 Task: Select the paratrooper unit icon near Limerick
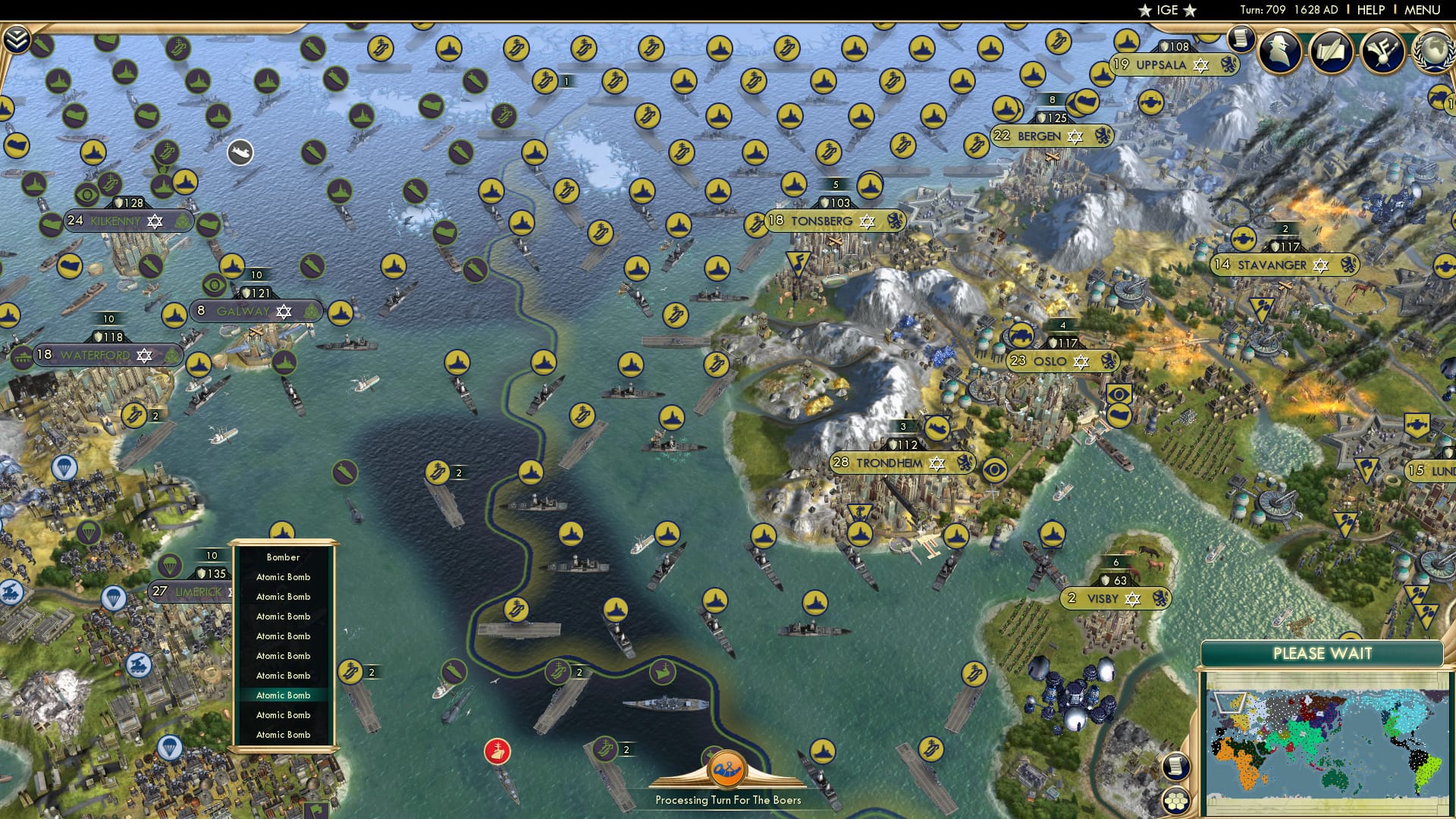coord(168,565)
